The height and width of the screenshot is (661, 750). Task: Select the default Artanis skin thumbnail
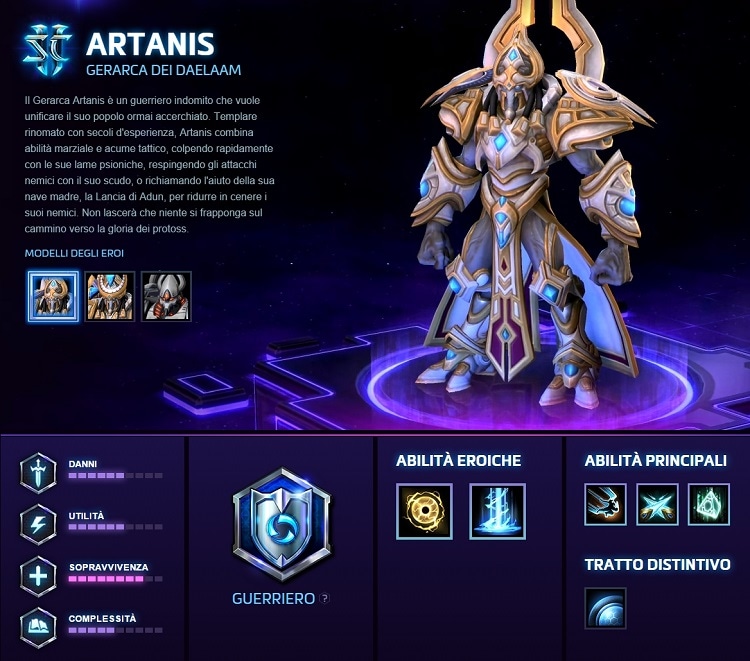point(54,296)
